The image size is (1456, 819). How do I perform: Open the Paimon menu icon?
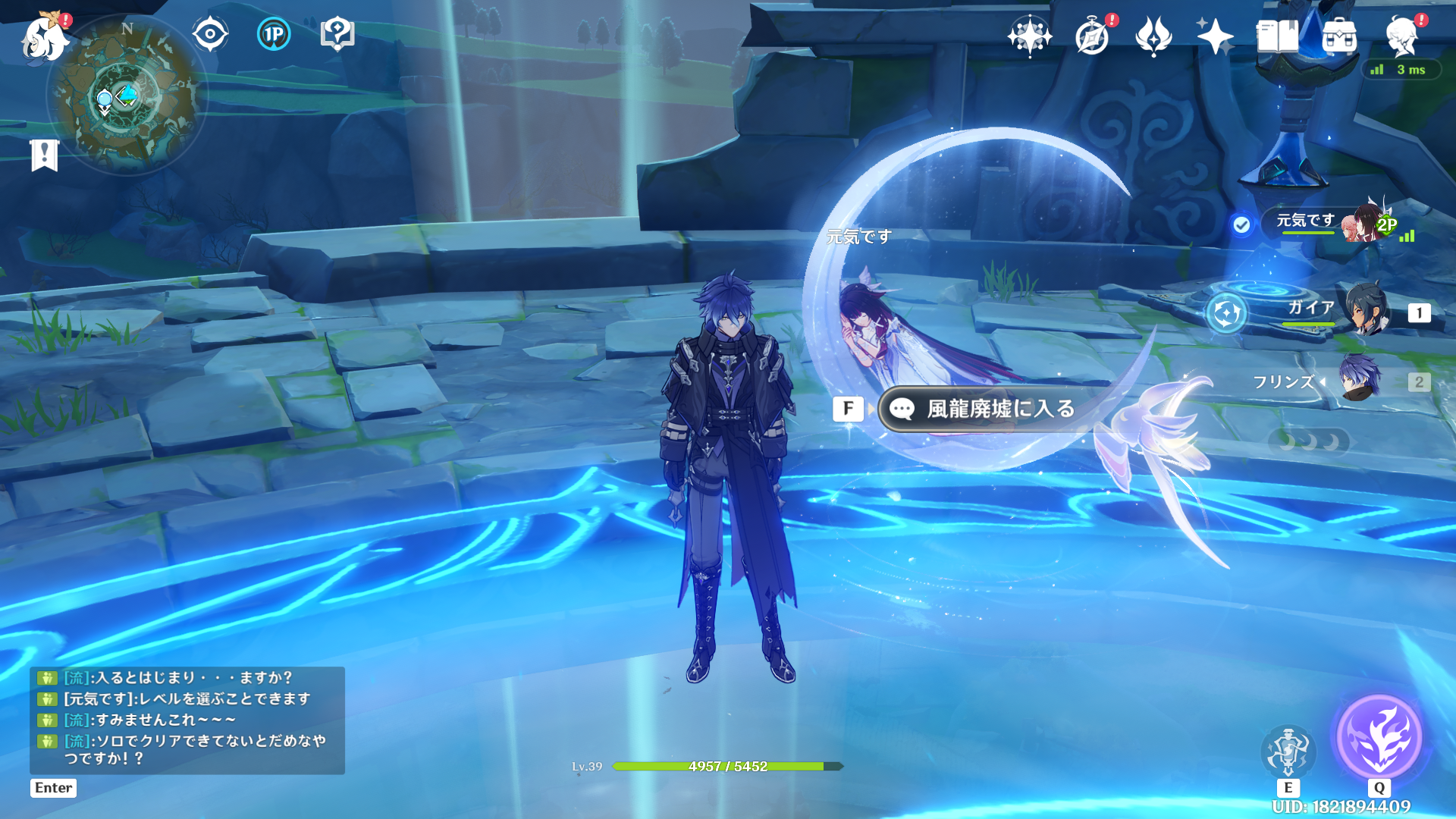(x=44, y=36)
